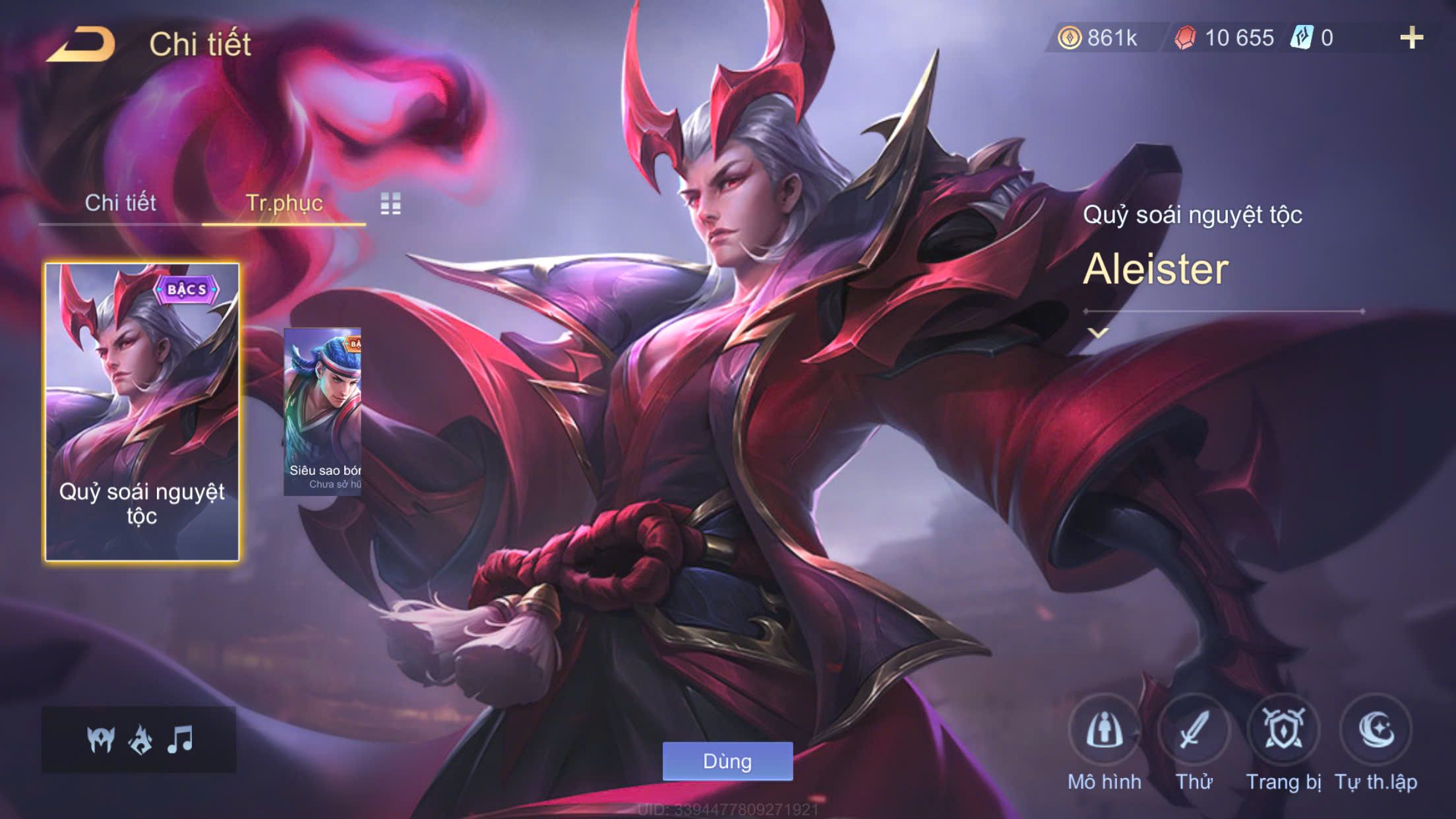The image size is (1456, 819).
Task: Click the Dùng button
Action: point(727,761)
